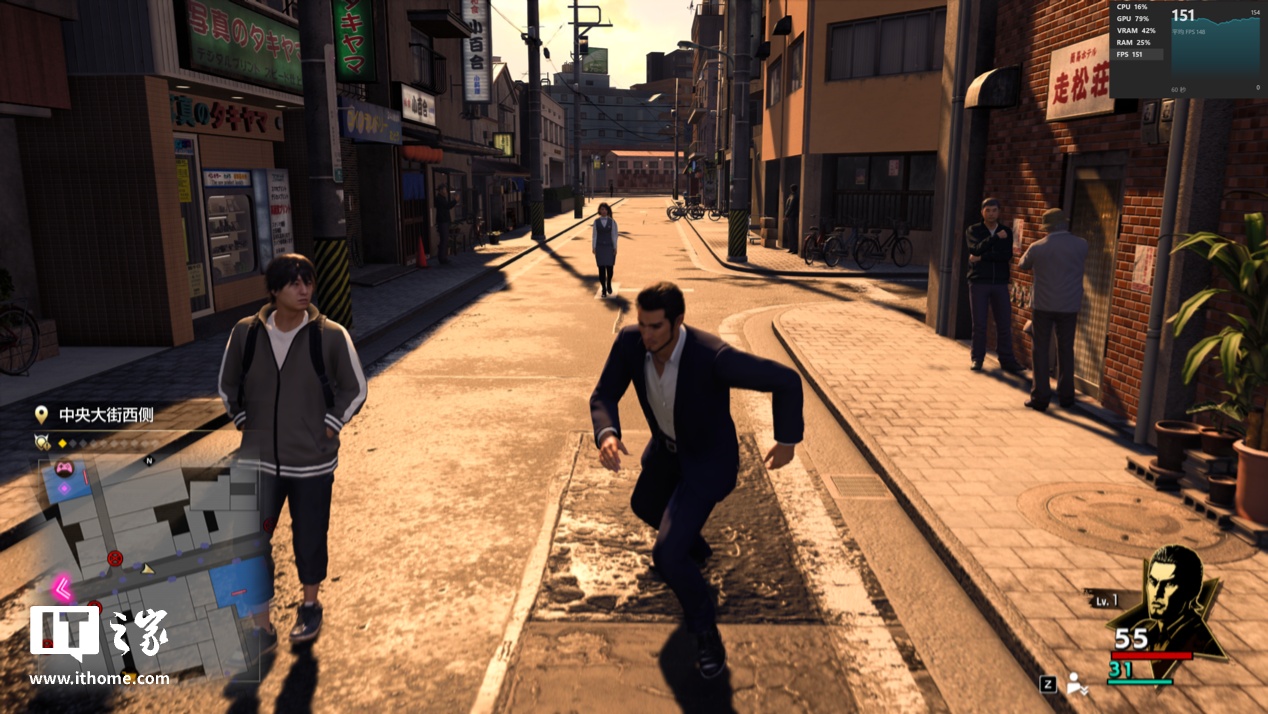The height and width of the screenshot is (714, 1268).
Task: Click the north compass indicator on the minimap
Action: (x=149, y=461)
